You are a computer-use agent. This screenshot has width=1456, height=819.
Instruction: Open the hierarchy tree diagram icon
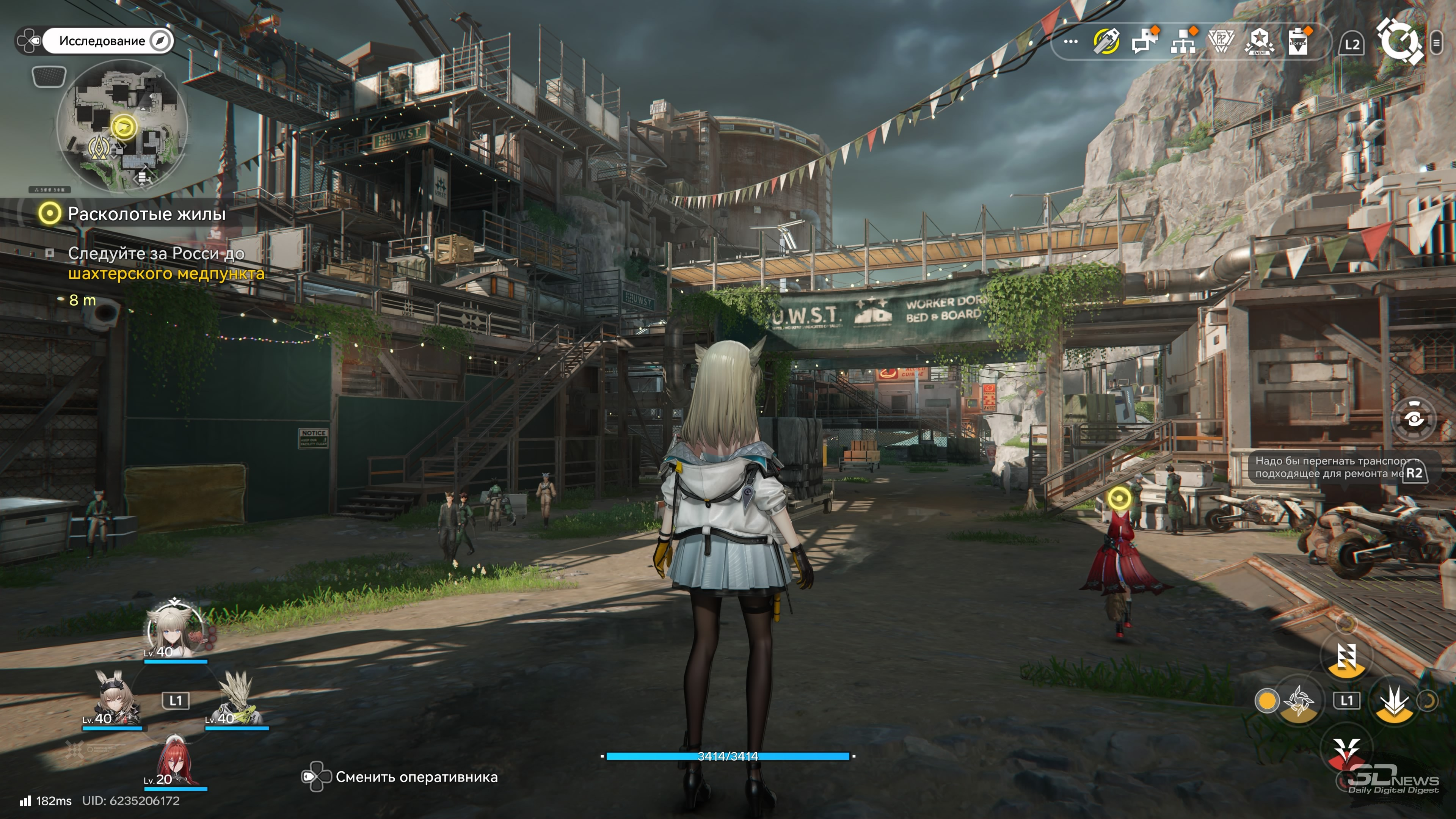pyautogui.click(x=1183, y=41)
